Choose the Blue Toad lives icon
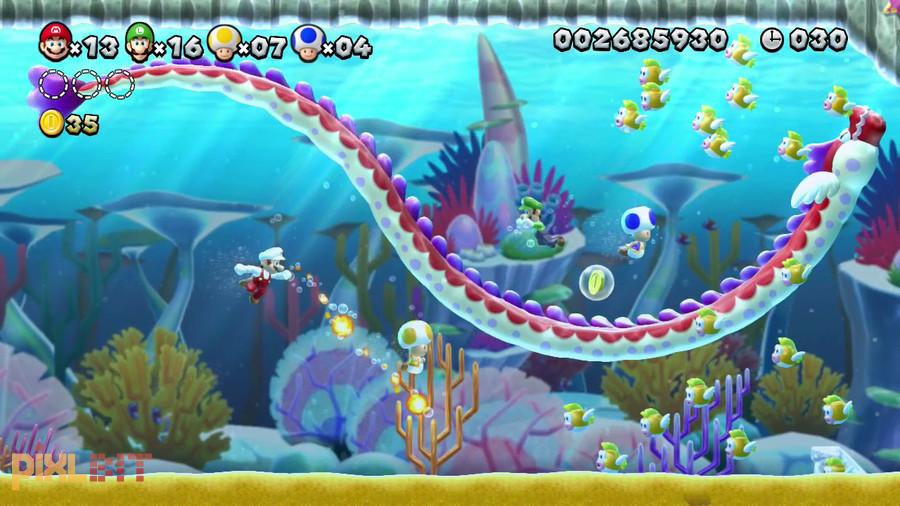900x506 pixels. (x=307, y=43)
